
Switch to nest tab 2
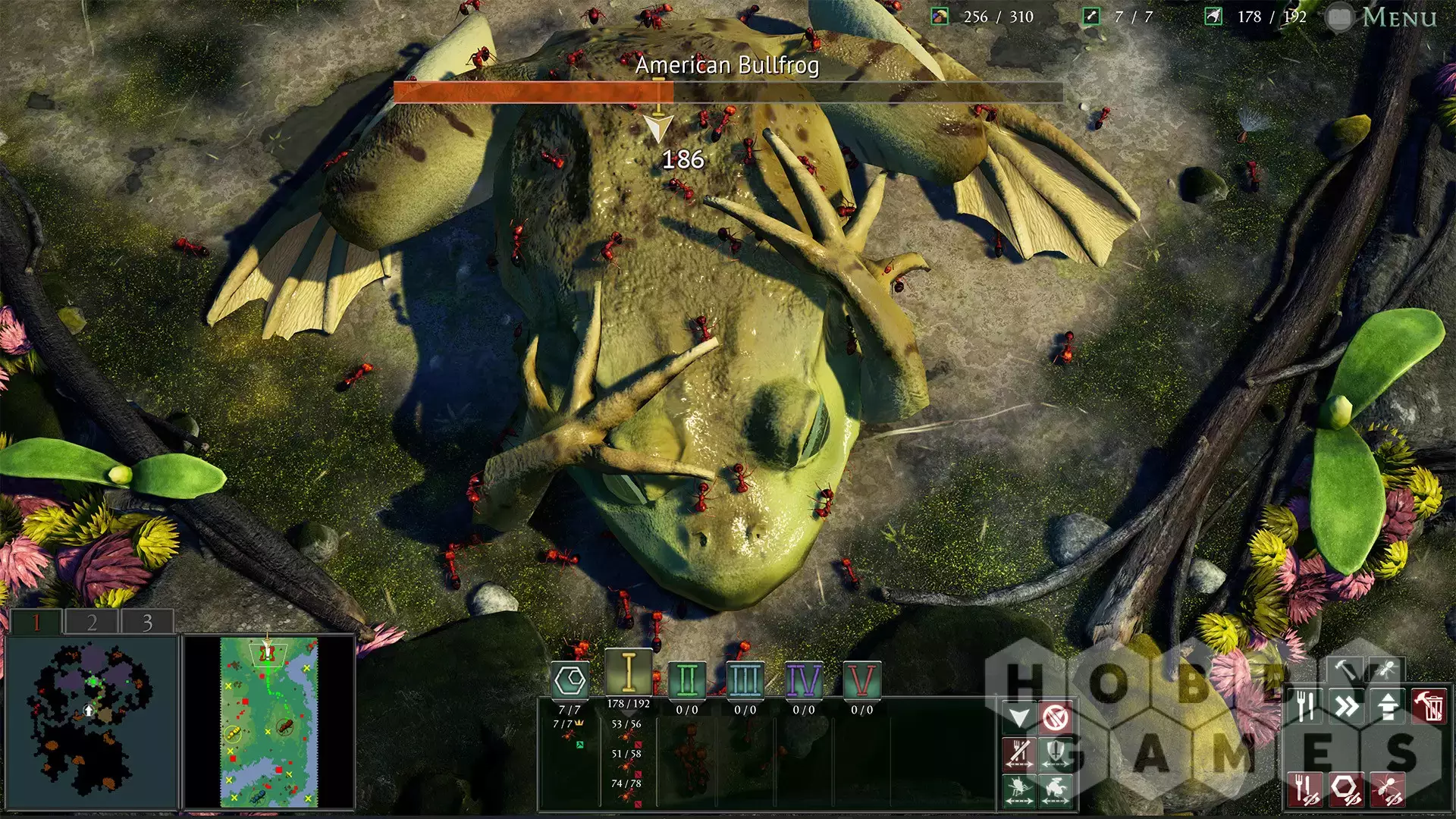tap(92, 623)
